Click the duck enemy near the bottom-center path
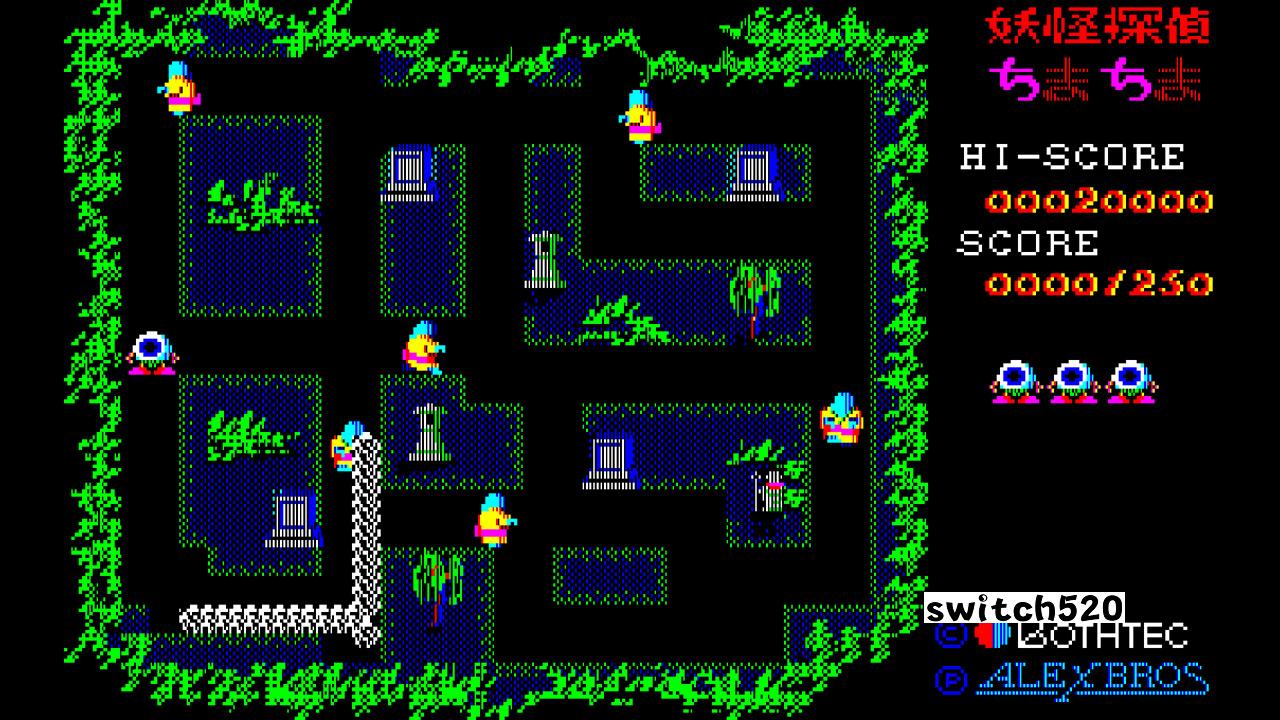The image size is (1280, 720). (x=492, y=518)
